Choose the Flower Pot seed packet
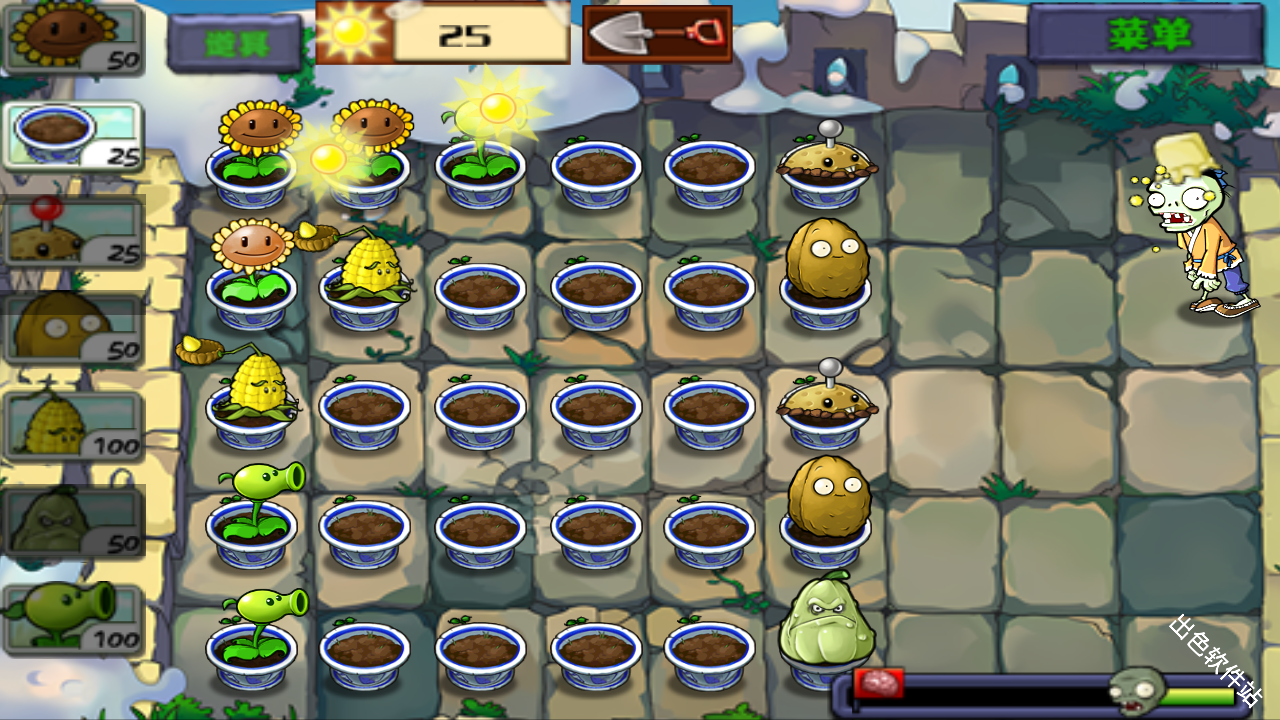 (73, 135)
